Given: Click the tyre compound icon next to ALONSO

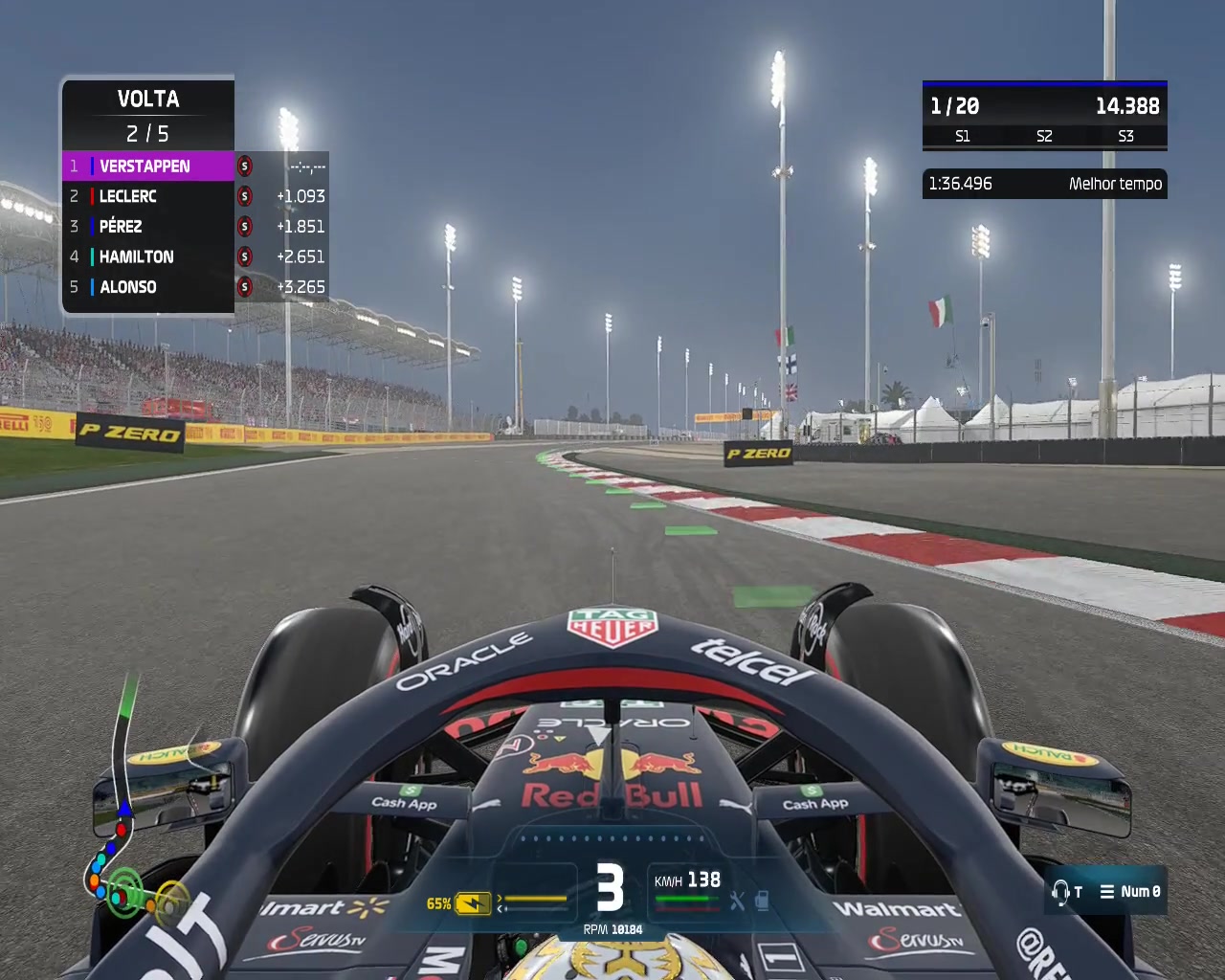Looking at the screenshot, I should (x=247, y=287).
